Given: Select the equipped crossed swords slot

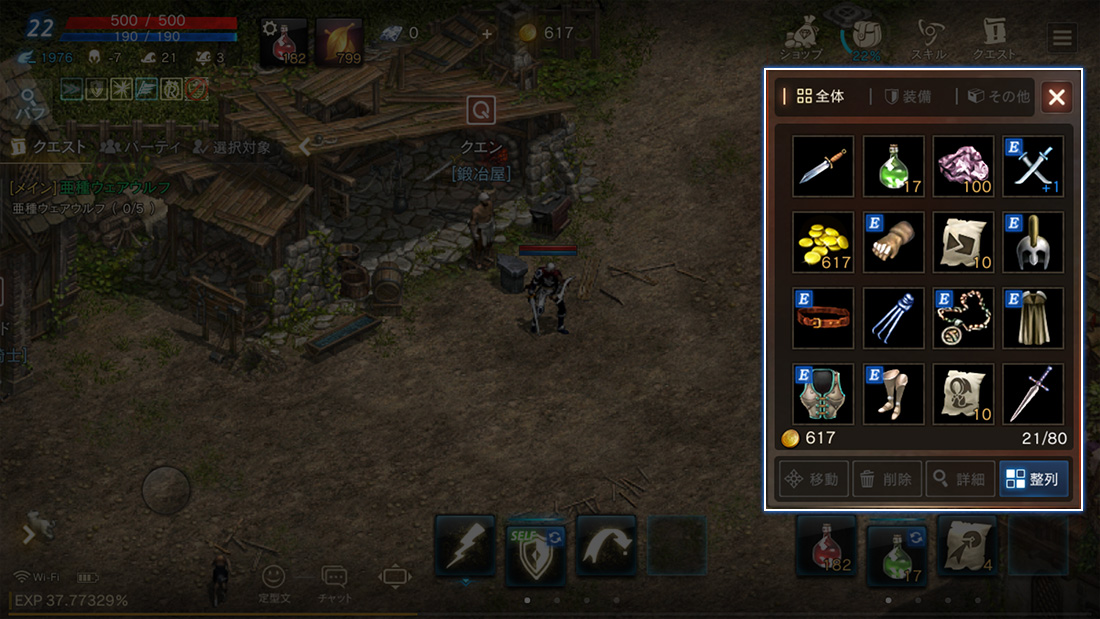Looking at the screenshot, I should tap(1033, 166).
